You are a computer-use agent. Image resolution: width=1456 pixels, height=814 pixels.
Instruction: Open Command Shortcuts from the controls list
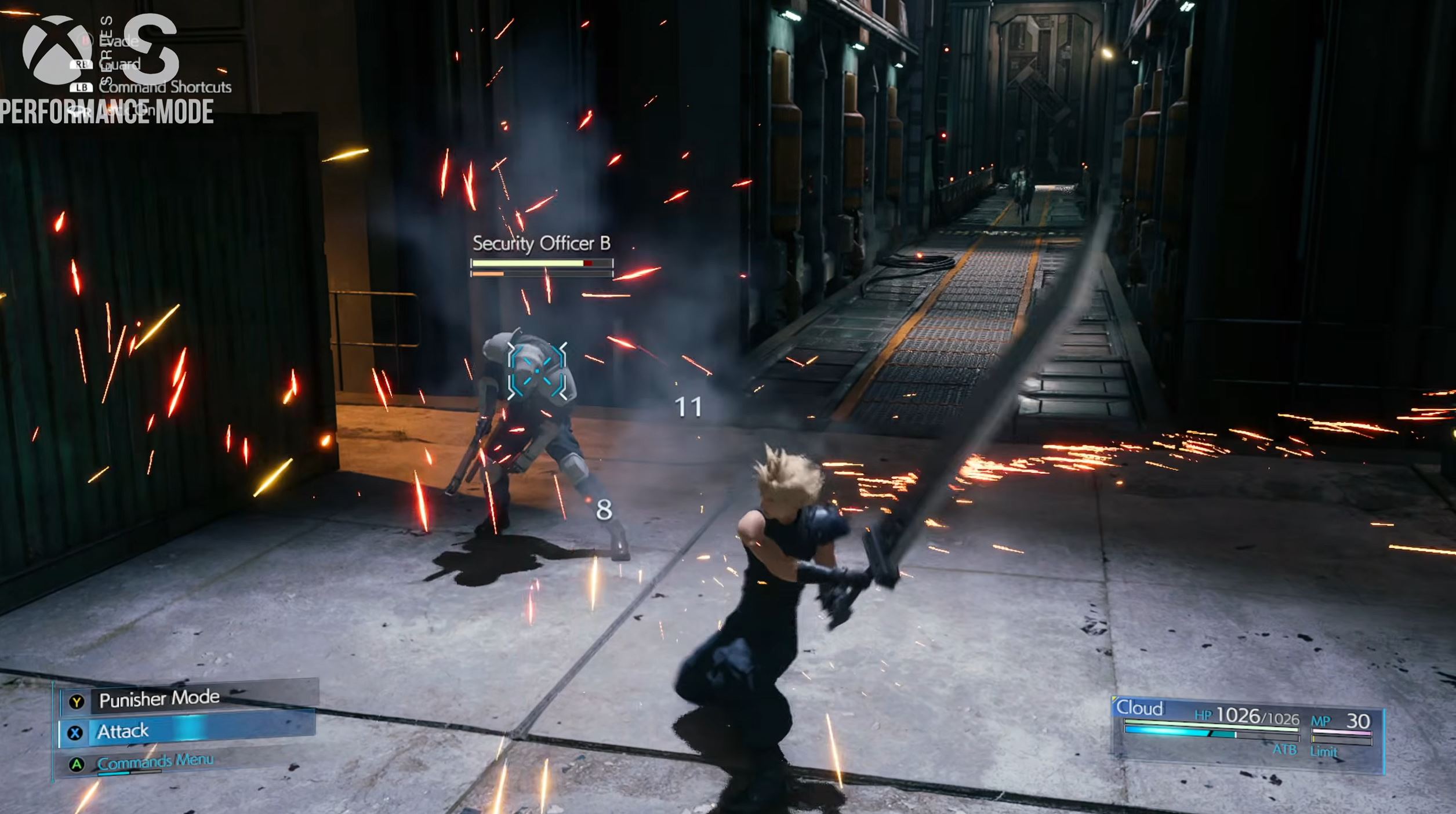165,87
